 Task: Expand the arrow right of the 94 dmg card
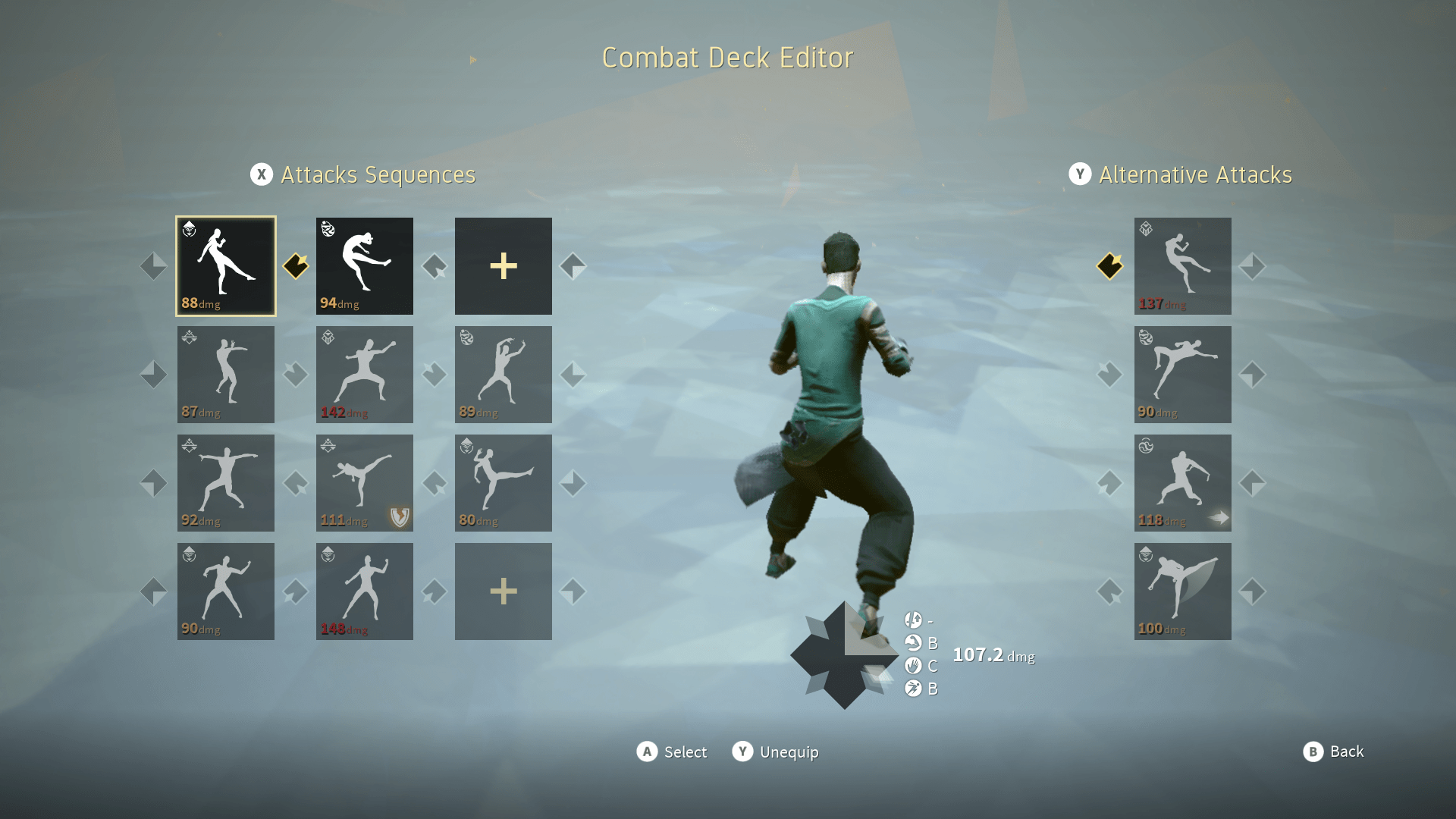[x=433, y=266]
